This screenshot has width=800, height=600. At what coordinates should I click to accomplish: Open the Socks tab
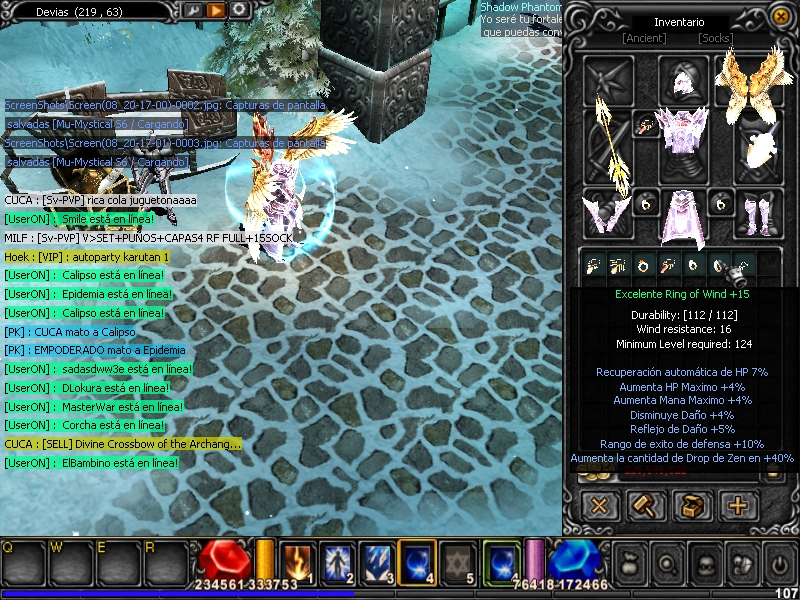pyautogui.click(x=716, y=39)
